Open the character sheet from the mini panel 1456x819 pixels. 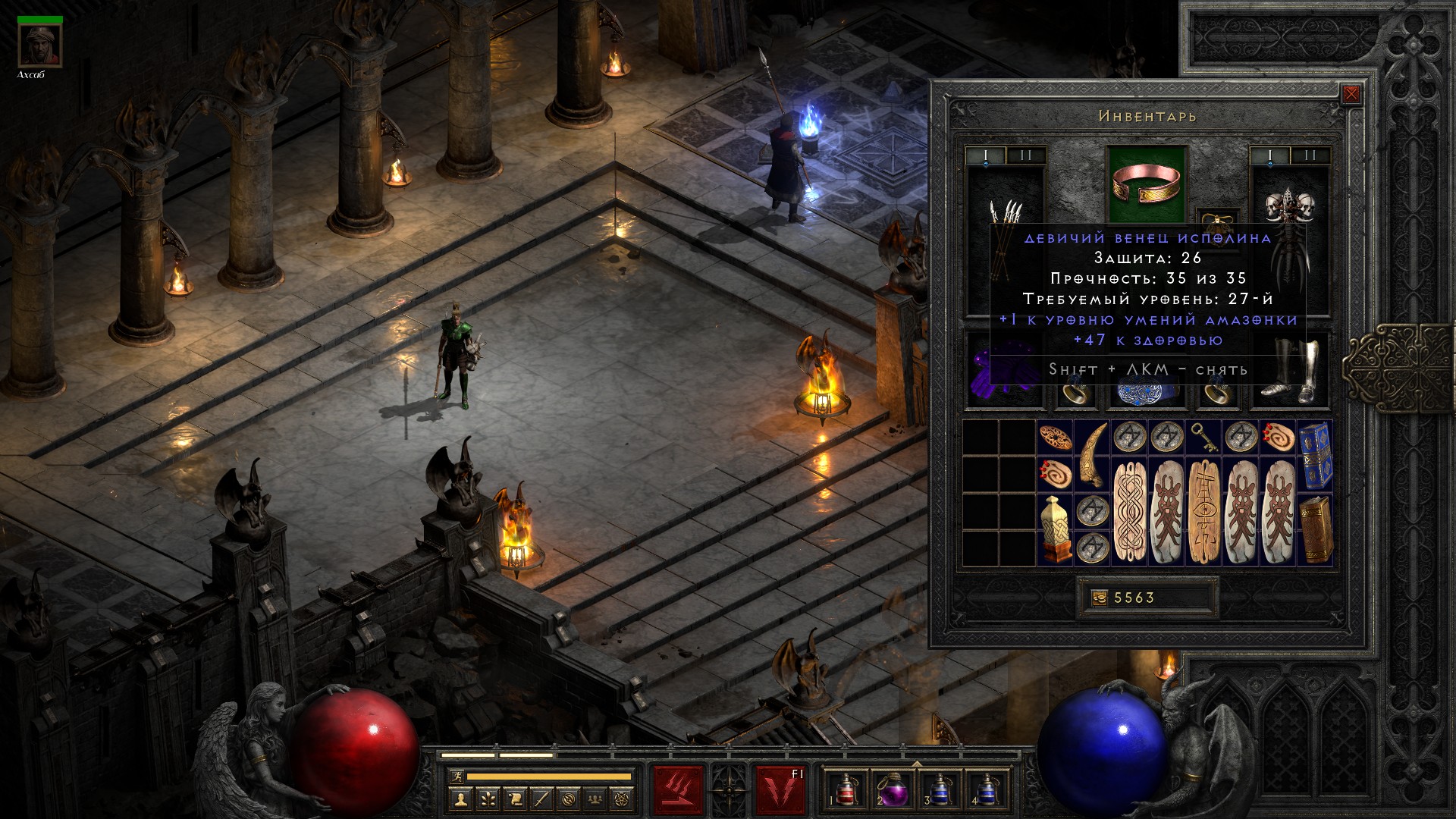point(461,799)
